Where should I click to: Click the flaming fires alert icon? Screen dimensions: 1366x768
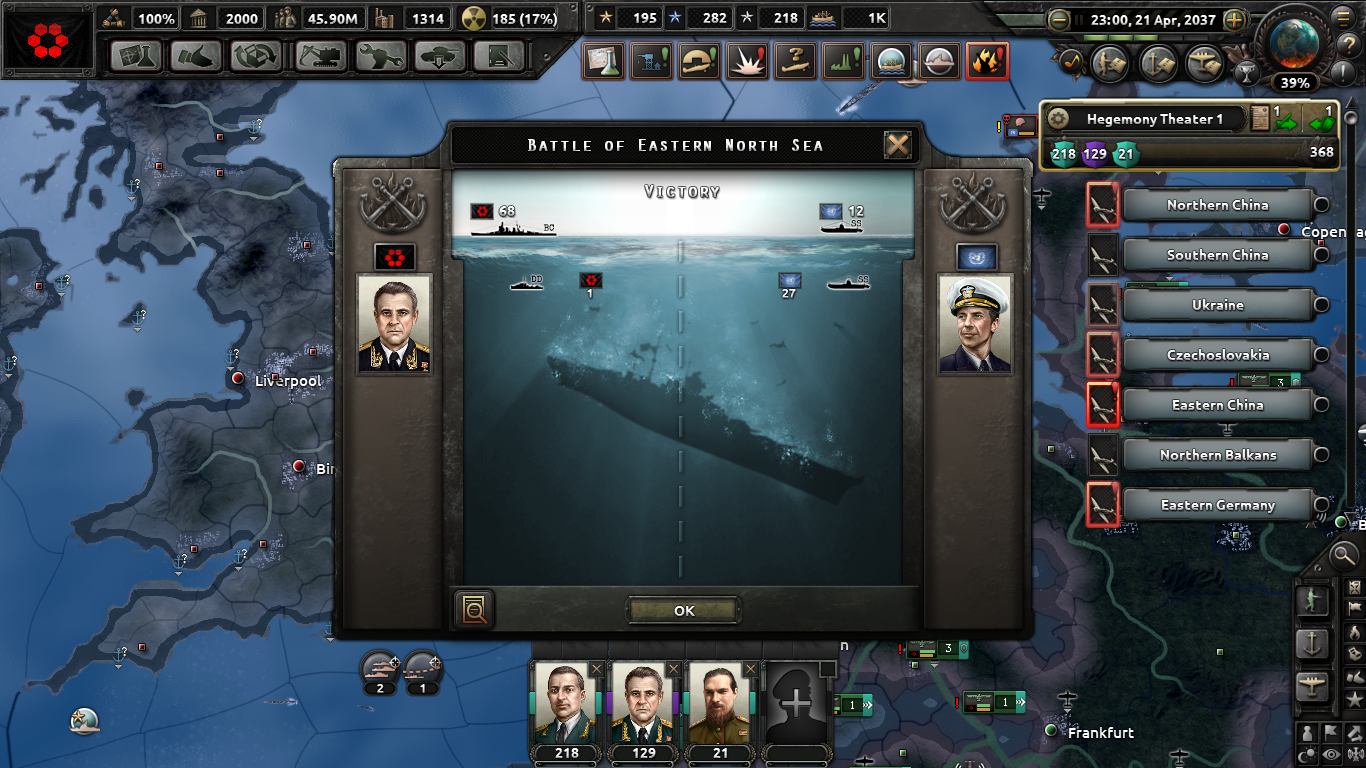(x=987, y=61)
